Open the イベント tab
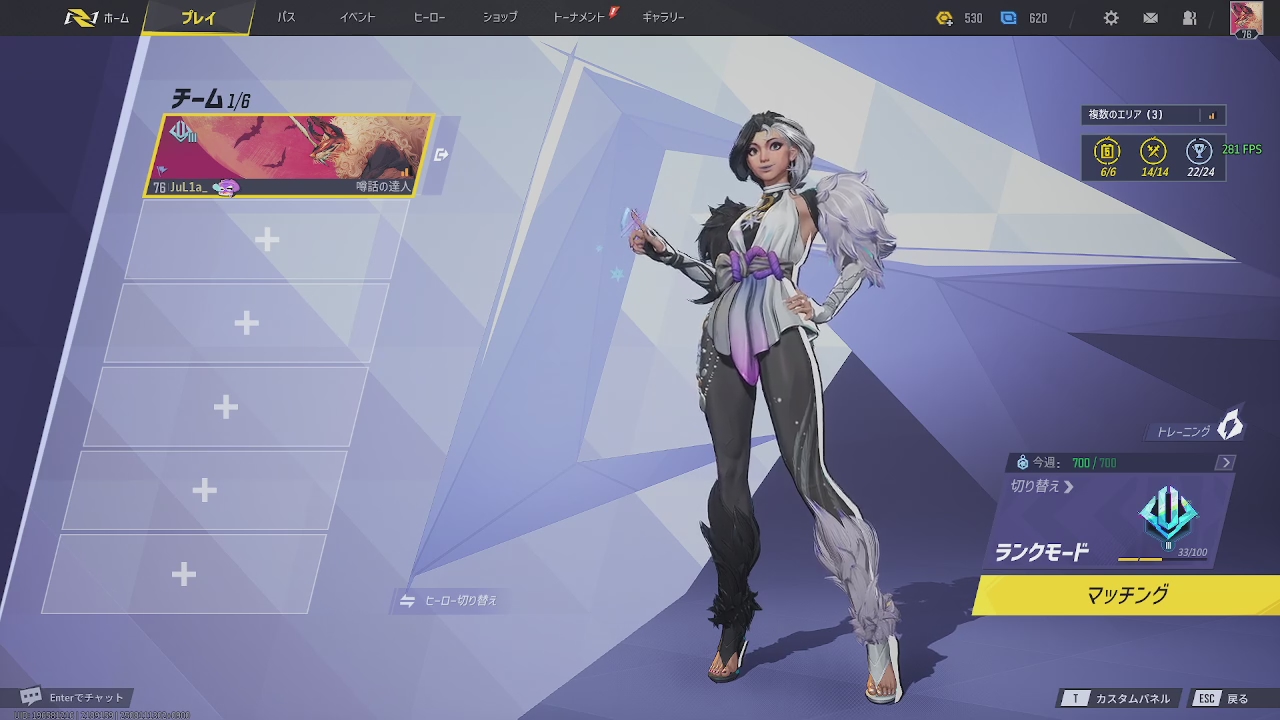The height and width of the screenshot is (720, 1280). coord(357,18)
